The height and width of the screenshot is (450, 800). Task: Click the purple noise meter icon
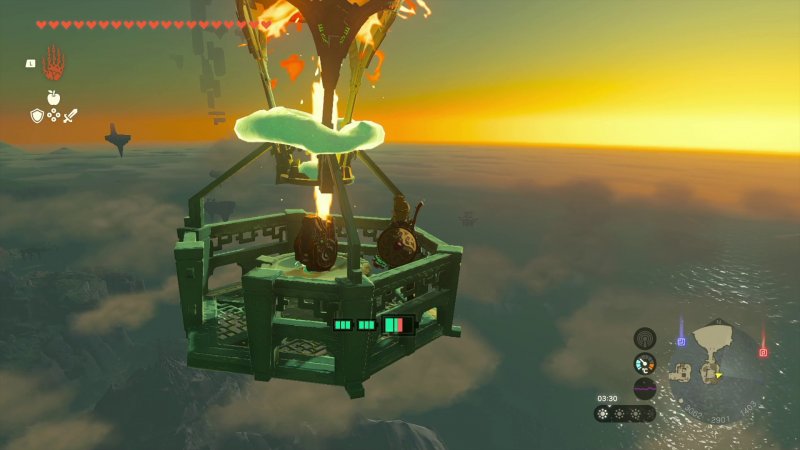(x=645, y=388)
